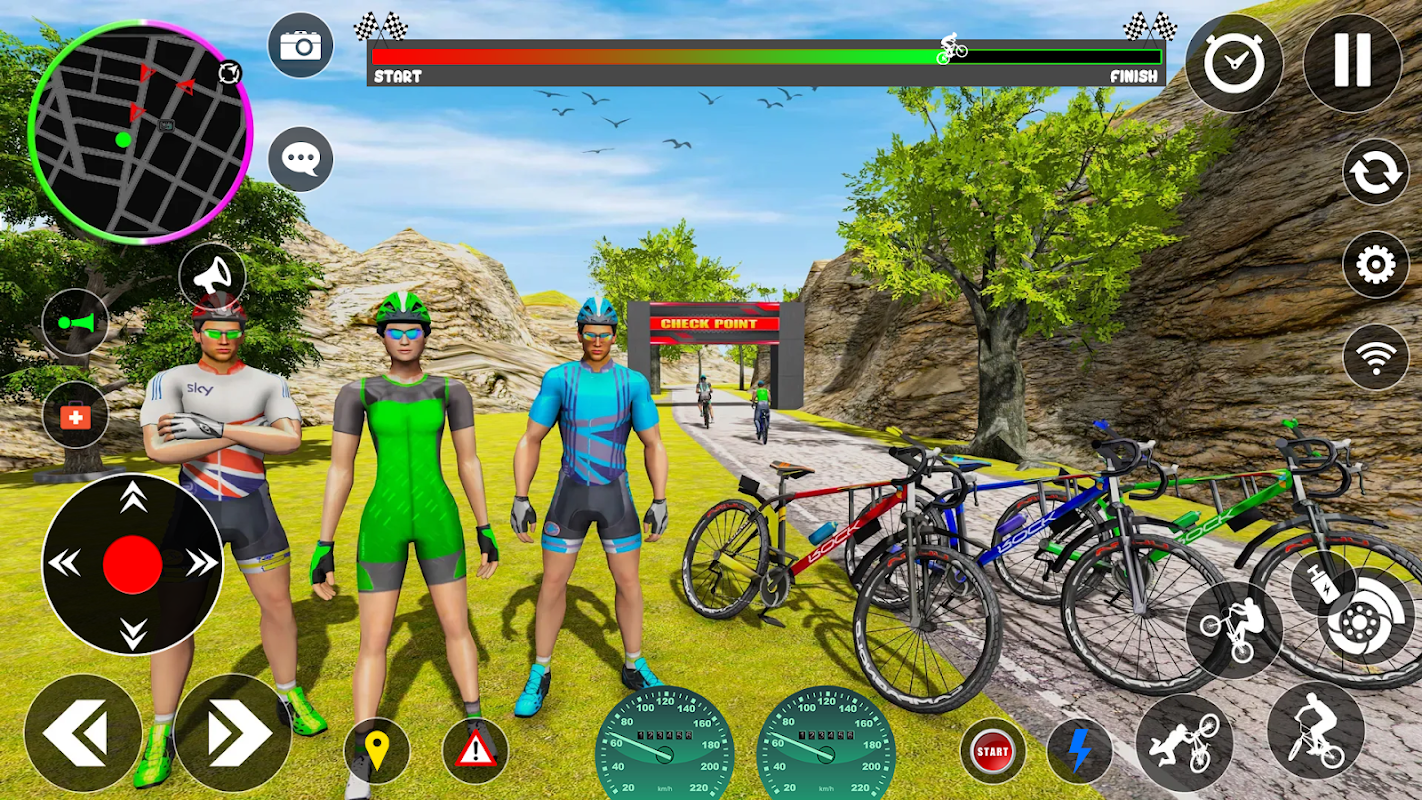Click the red joystick center
1422x800 pixels.
tap(132, 564)
